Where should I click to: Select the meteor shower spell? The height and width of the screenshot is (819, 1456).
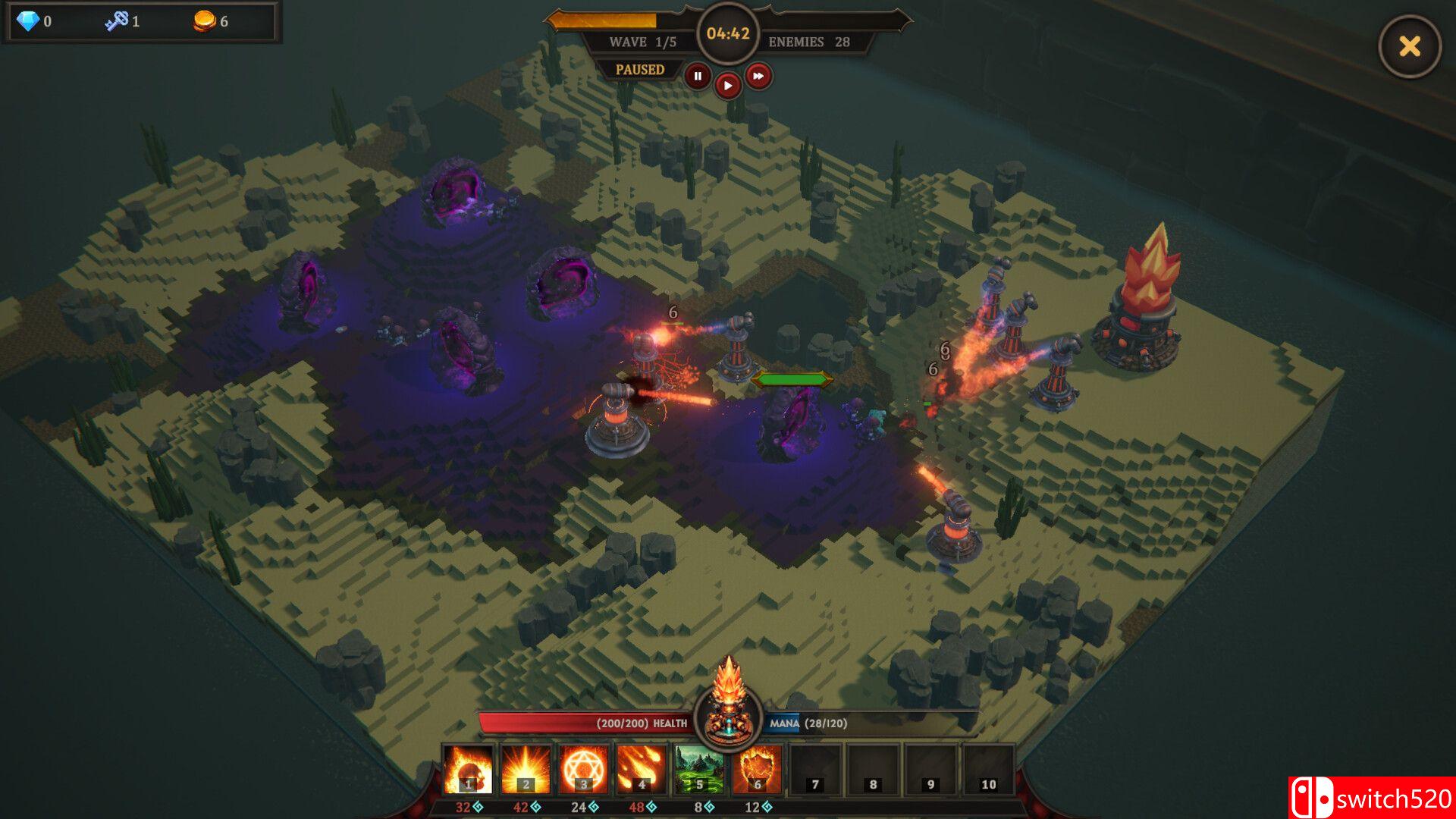point(641,769)
